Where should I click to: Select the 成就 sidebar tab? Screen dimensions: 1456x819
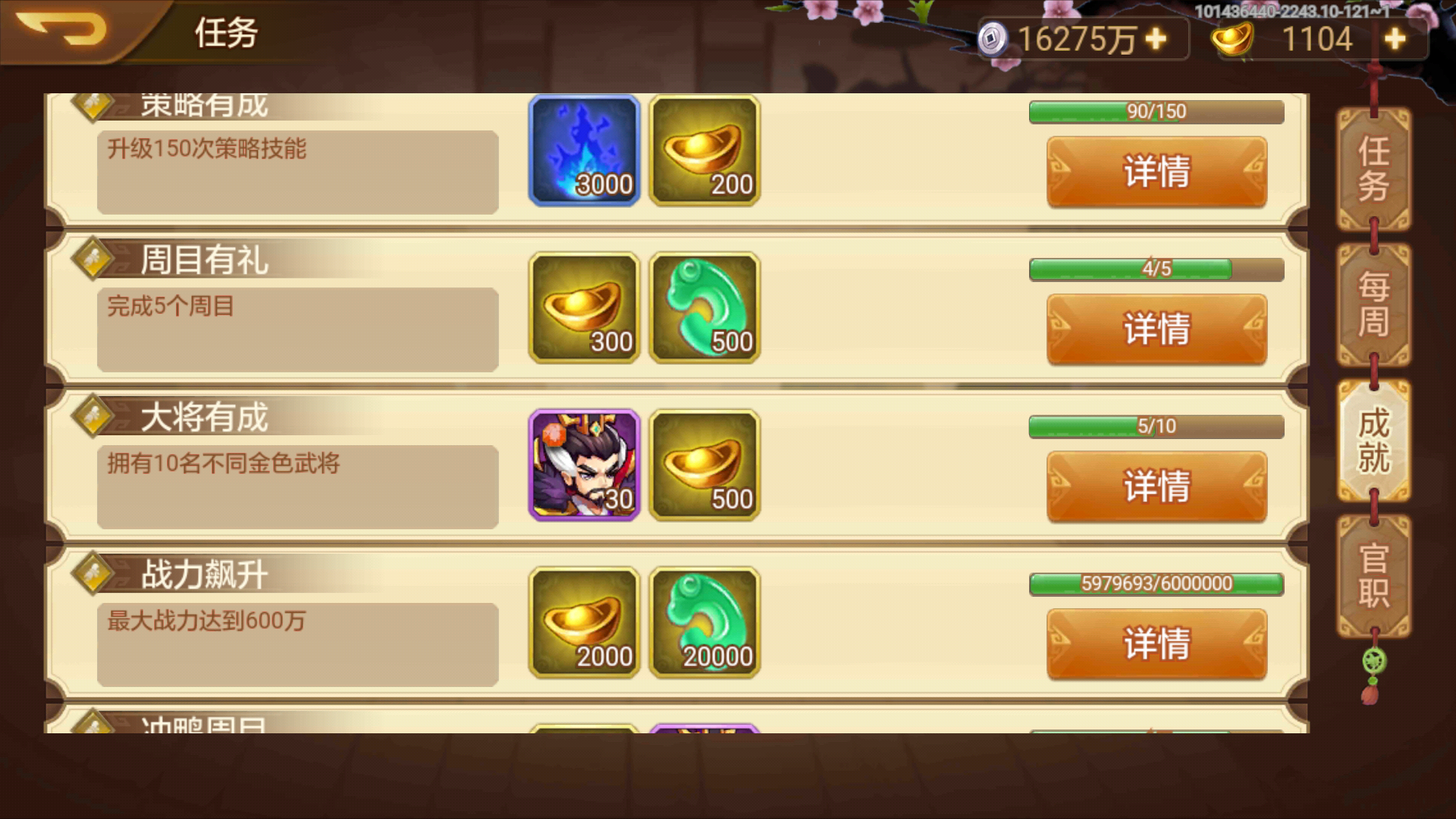coord(1372,440)
